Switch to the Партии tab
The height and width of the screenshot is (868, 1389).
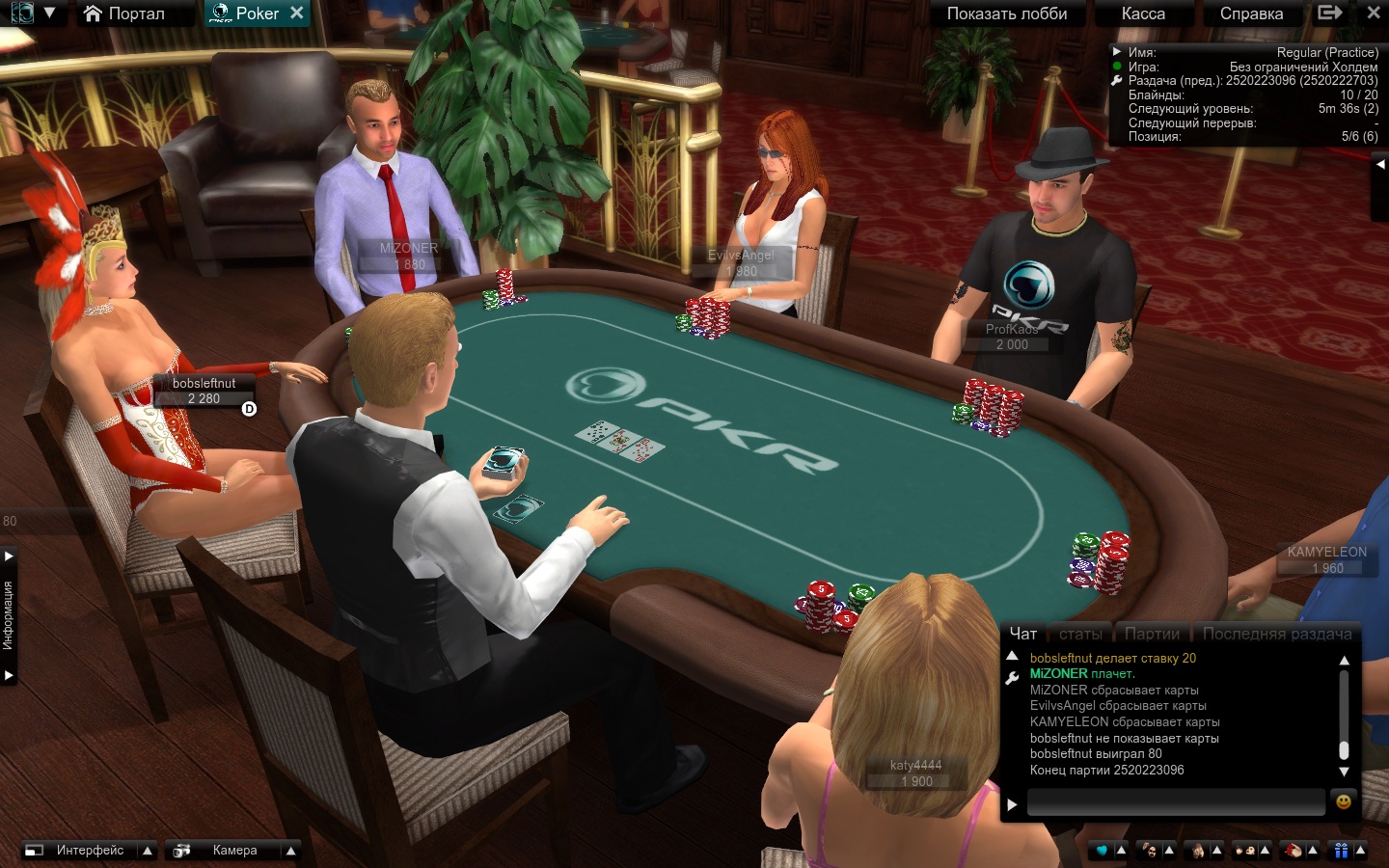pyautogui.click(x=1152, y=634)
